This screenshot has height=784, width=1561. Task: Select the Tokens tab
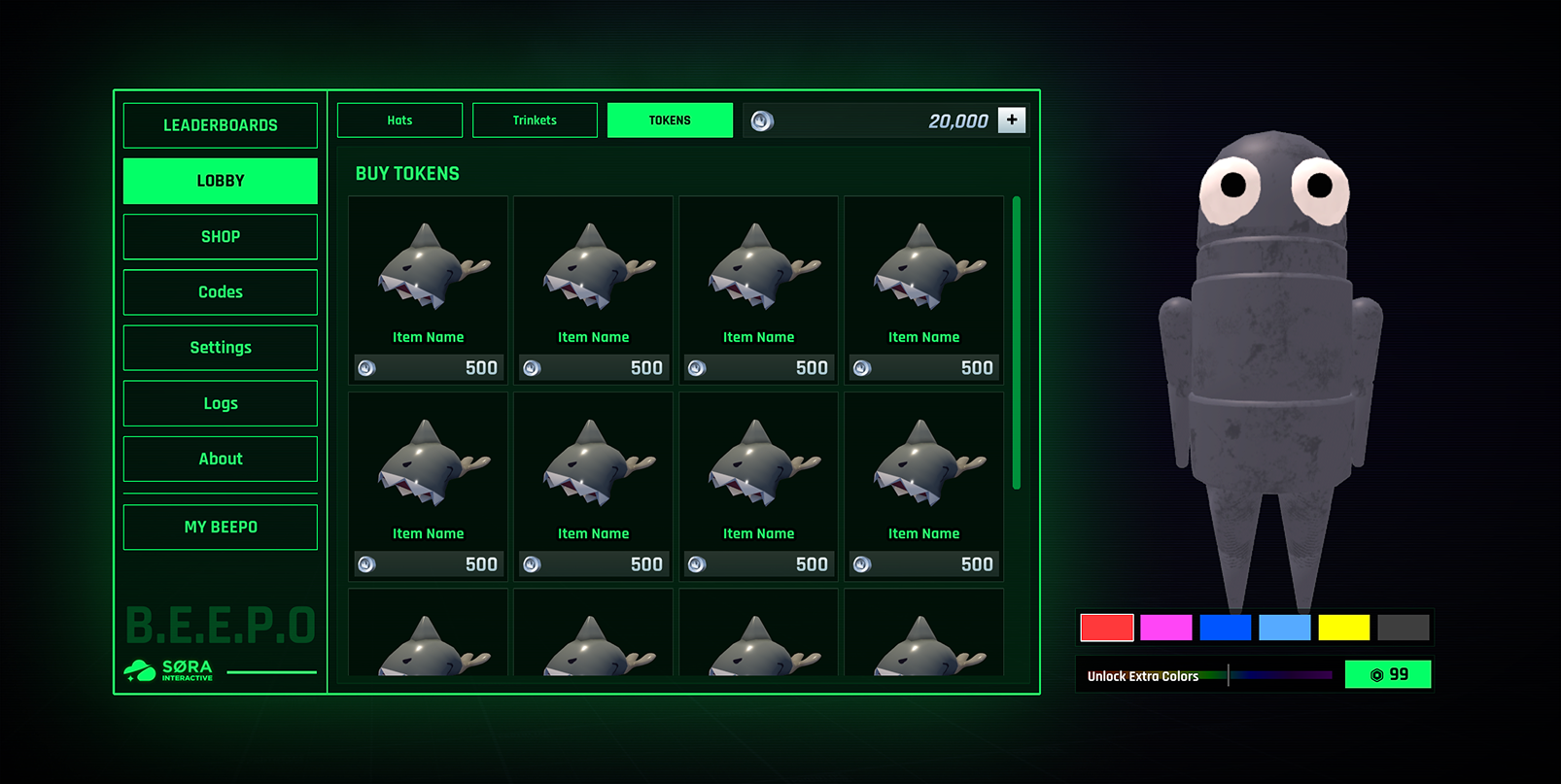tap(670, 120)
